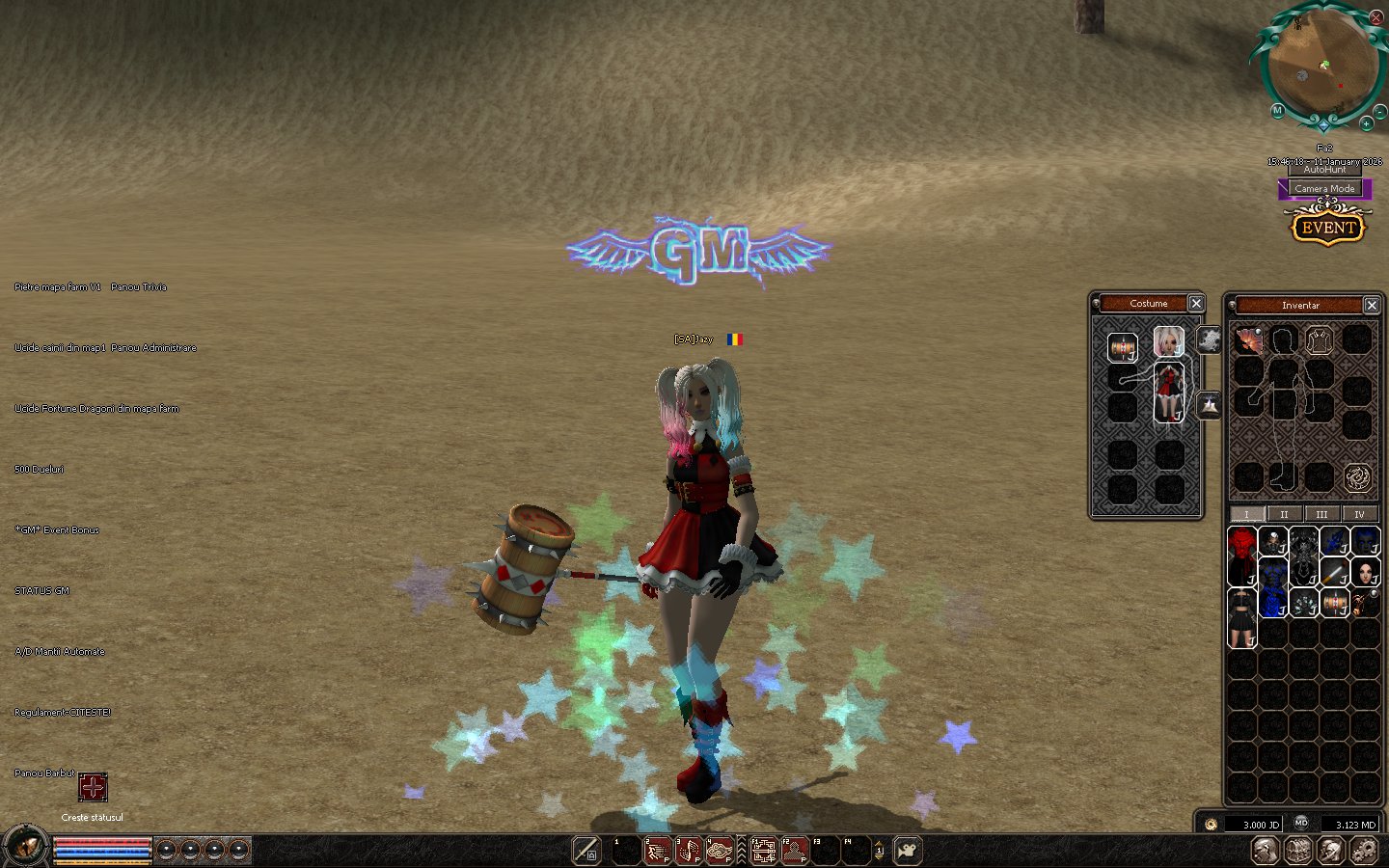Image resolution: width=1389 pixels, height=868 pixels.
Task: Click the red plus 'Creste statusul' icon
Action: tap(93, 788)
